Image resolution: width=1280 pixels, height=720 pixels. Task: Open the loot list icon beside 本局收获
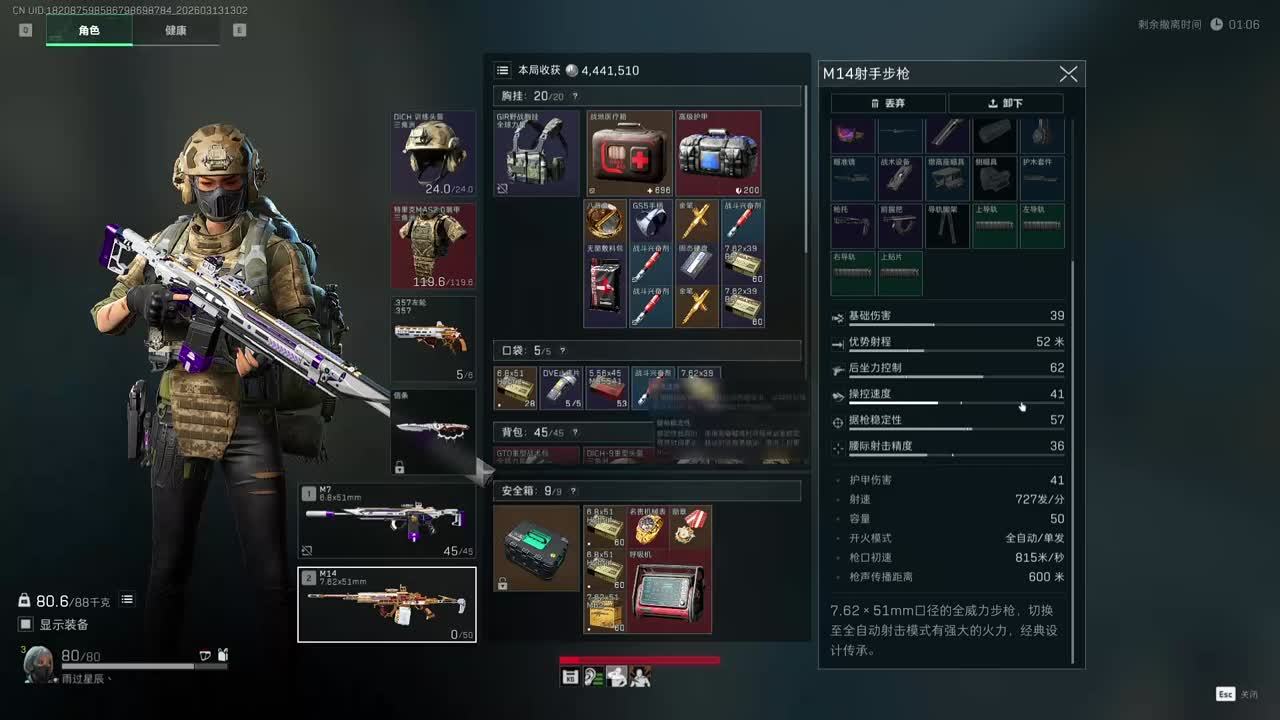click(x=503, y=70)
